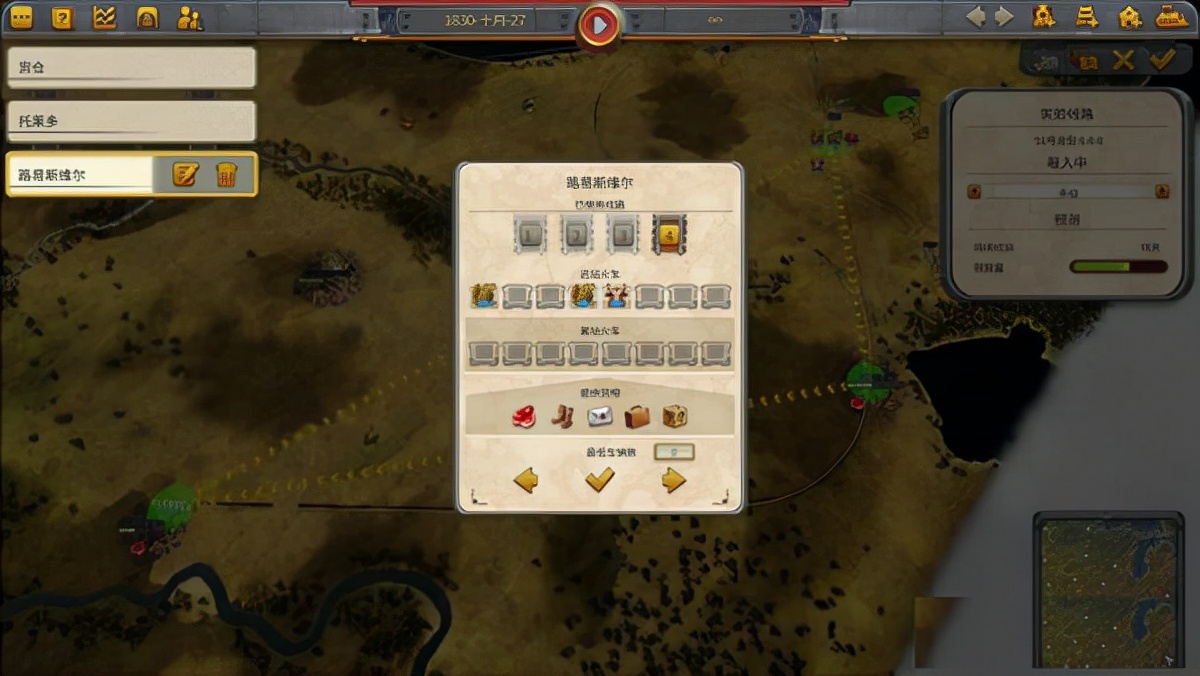Cancel the route with the X button
1200x676 pixels.
click(1124, 61)
